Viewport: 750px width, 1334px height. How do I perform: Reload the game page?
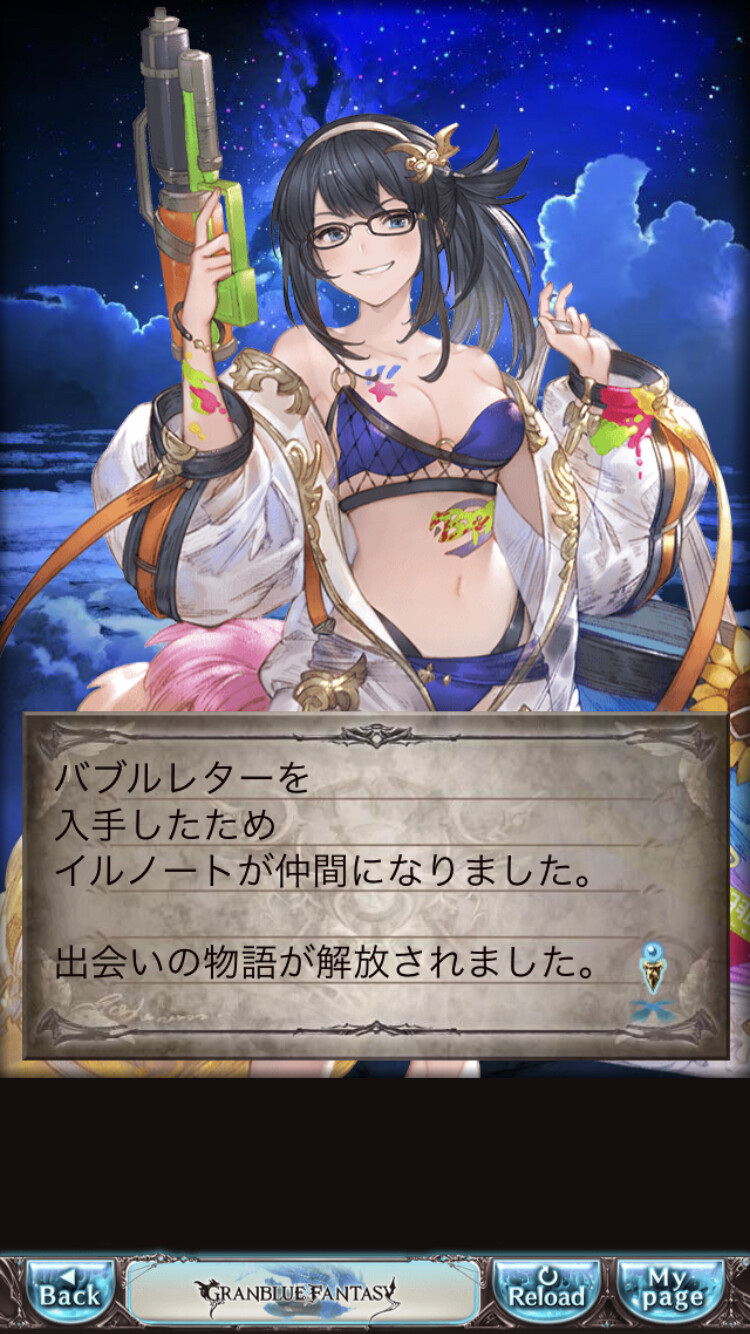[x=546, y=1291]
